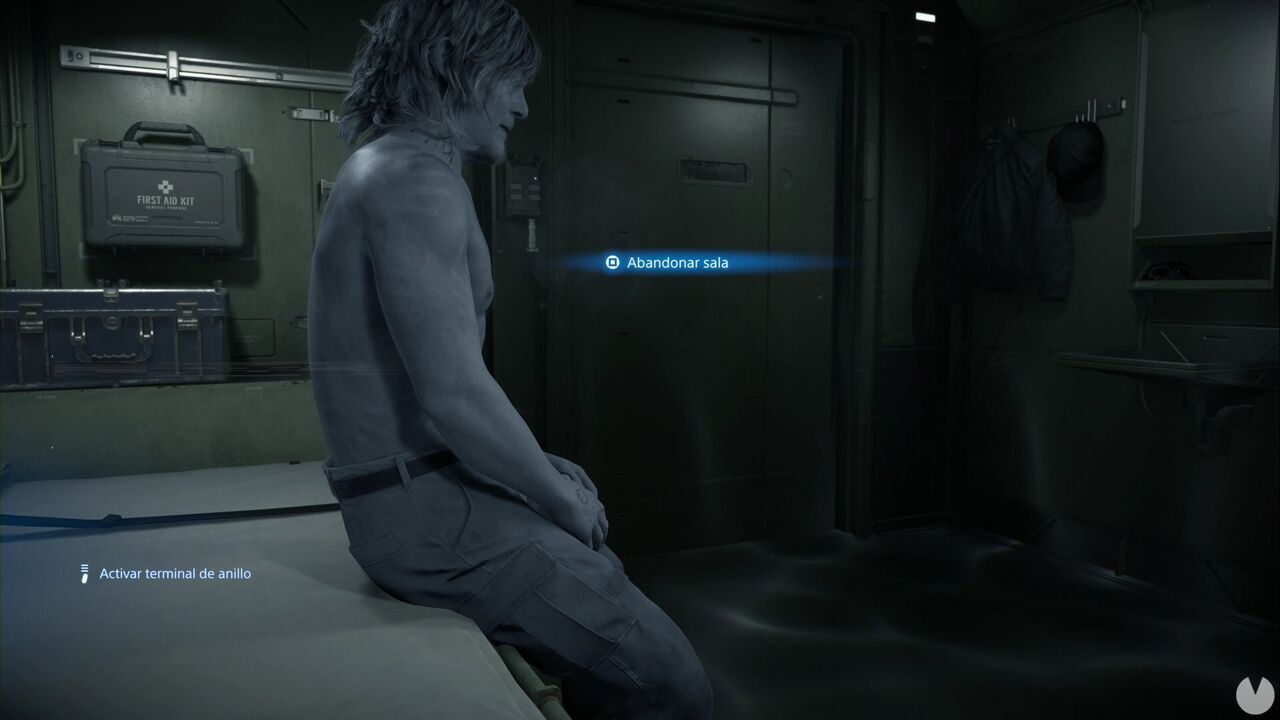
Task: Click the square button icon before 'Abandonar sala'
Action: tap(612, 262)
